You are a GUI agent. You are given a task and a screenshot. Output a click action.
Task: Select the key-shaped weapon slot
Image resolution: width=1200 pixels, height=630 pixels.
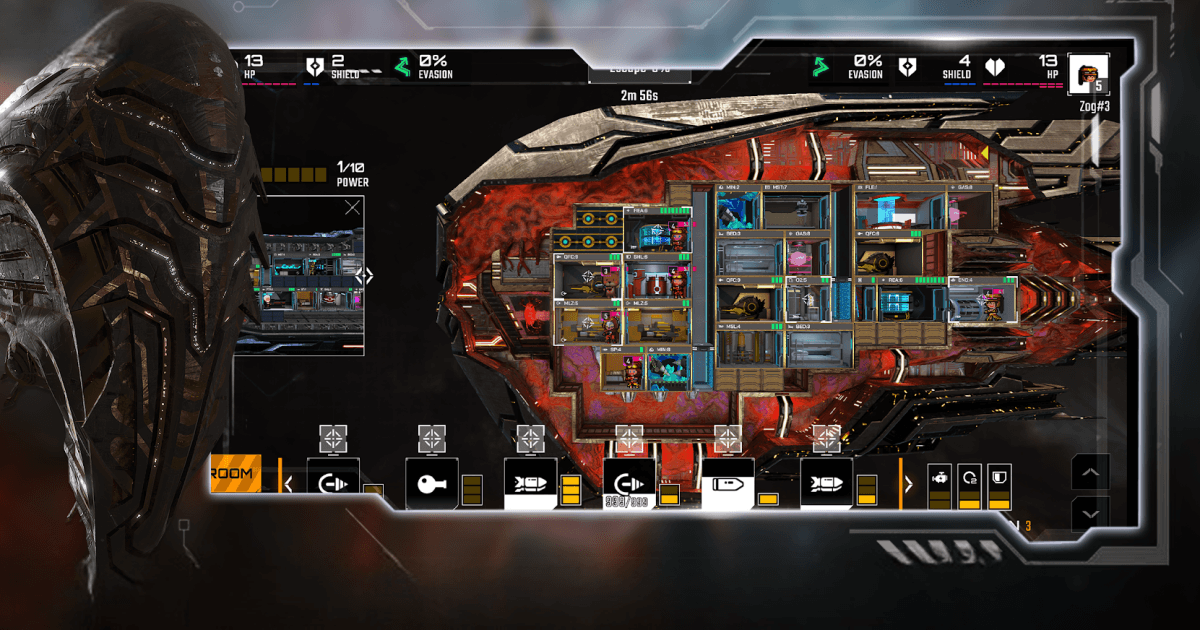click(432, 484)
